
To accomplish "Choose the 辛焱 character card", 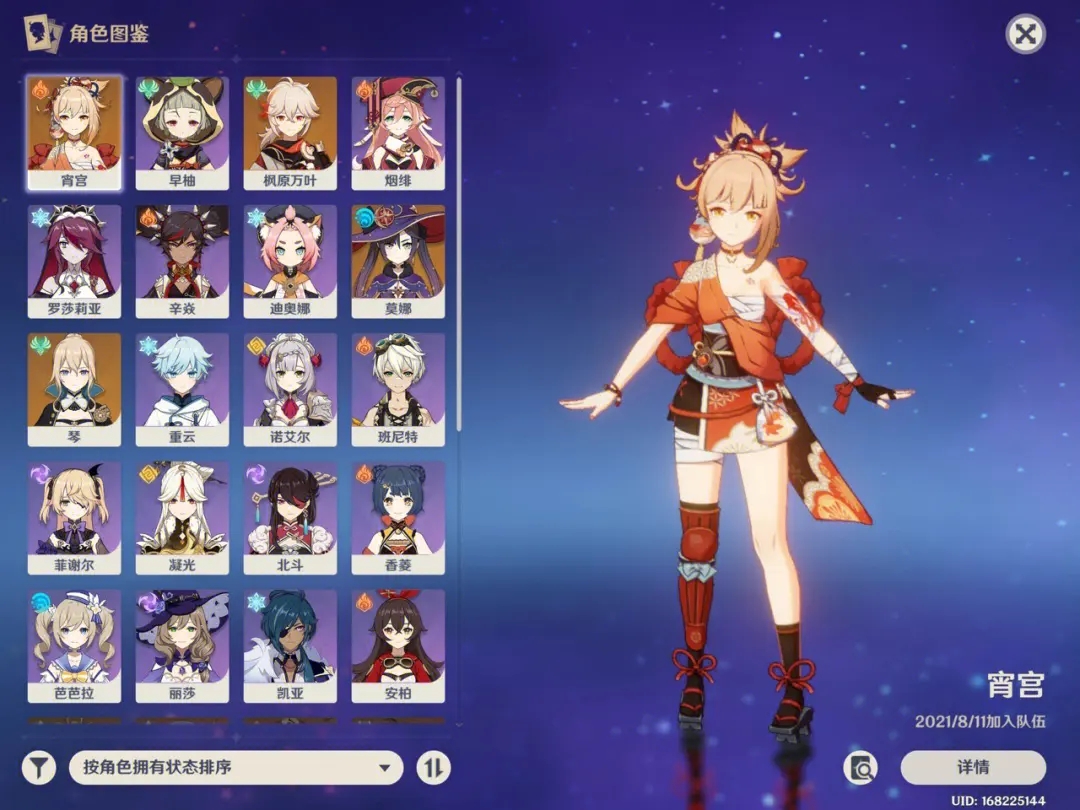I will 182,261.
